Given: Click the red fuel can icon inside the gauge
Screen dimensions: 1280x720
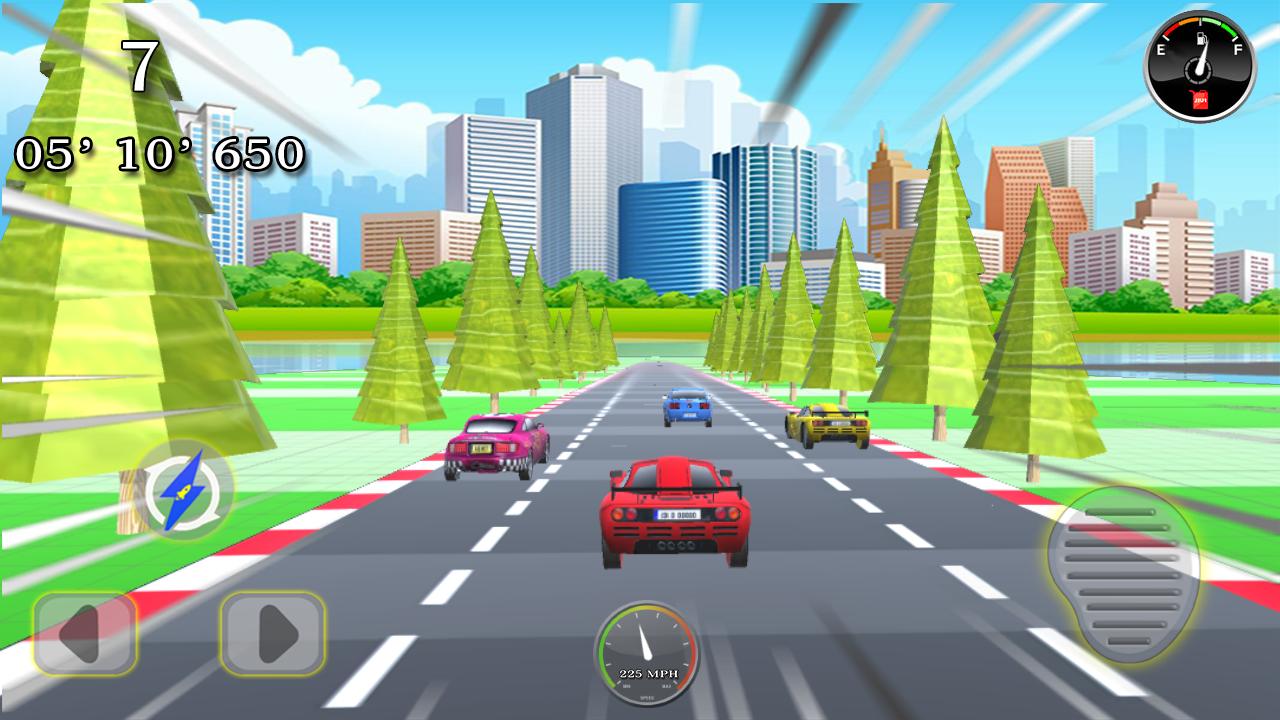Looking at the screenshot, I should pos(1199,99).
